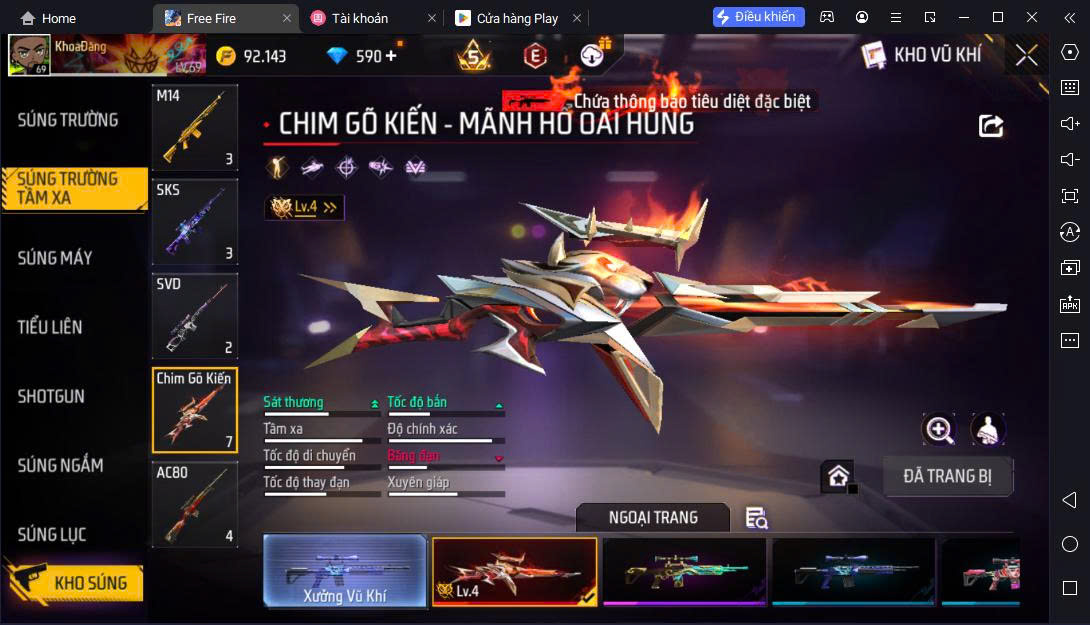Share the weapon skin via share icon

[x=990, y=125]
